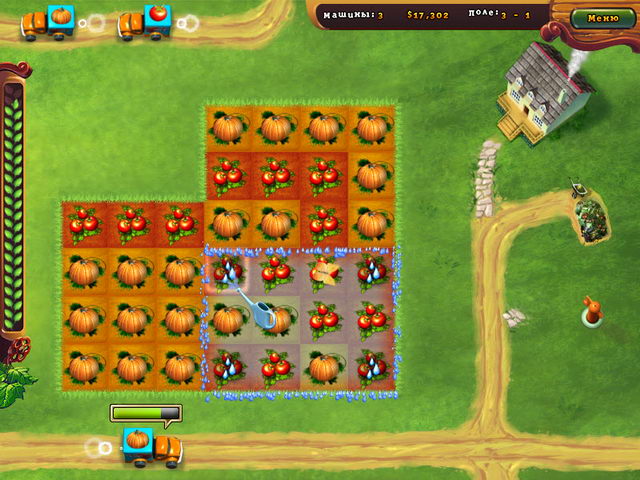This screenshot has height=480, width=640.
Task: Select the tomato tile with the butterfly
Action: 323,270
